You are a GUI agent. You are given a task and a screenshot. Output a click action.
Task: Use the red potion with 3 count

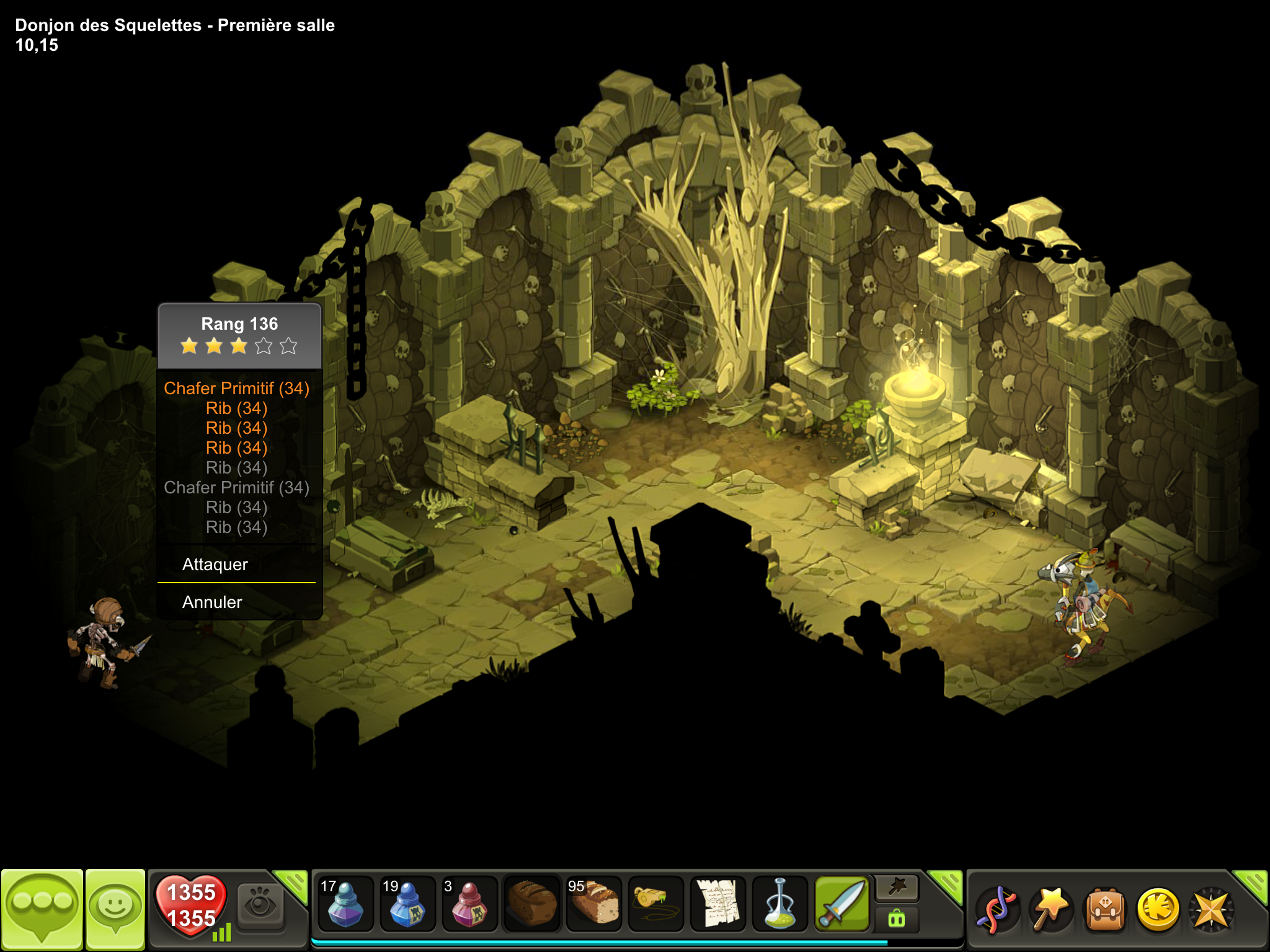point(469,904)
